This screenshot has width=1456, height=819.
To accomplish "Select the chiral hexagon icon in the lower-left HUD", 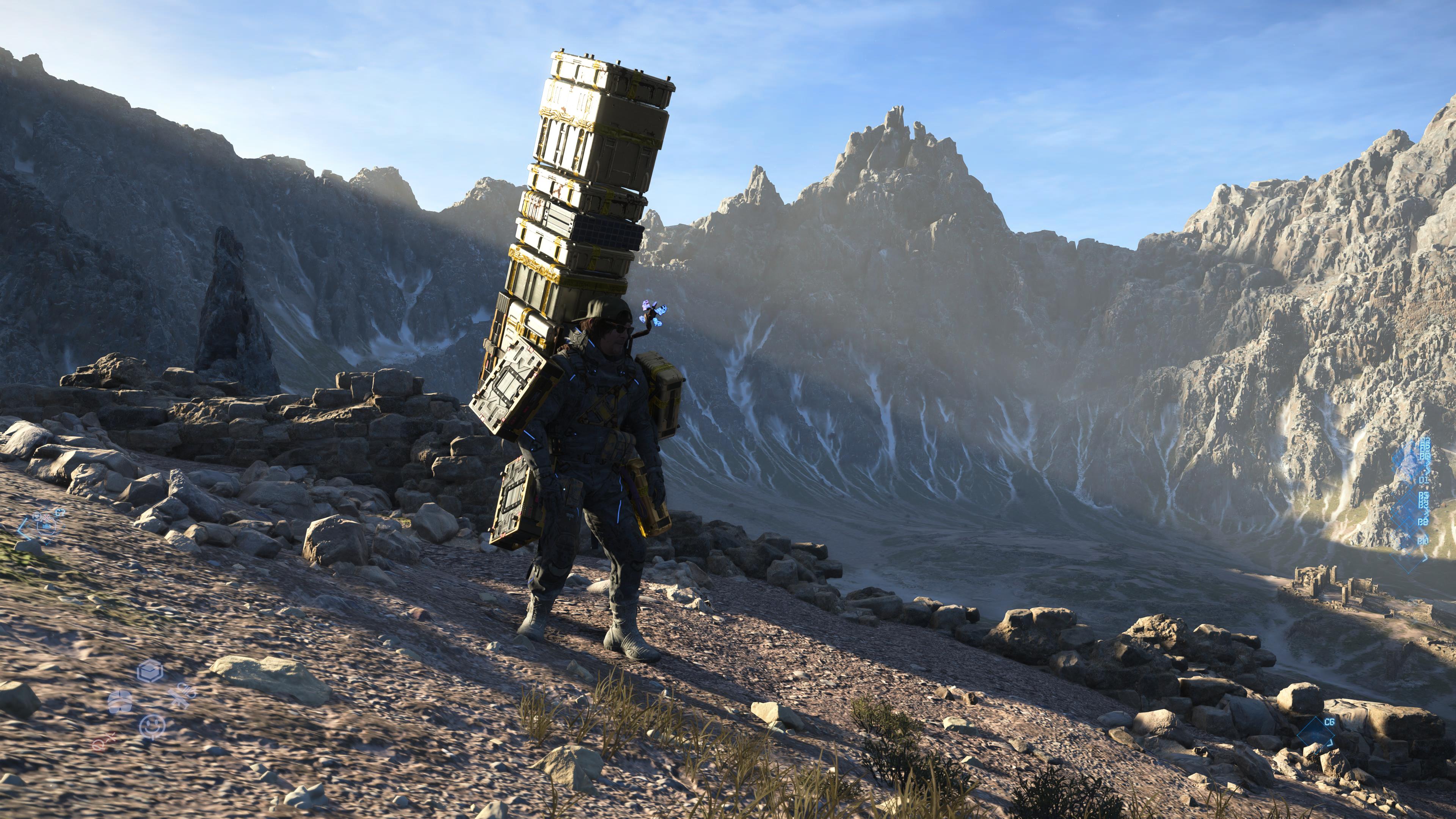I will click(x=151, y=672).
